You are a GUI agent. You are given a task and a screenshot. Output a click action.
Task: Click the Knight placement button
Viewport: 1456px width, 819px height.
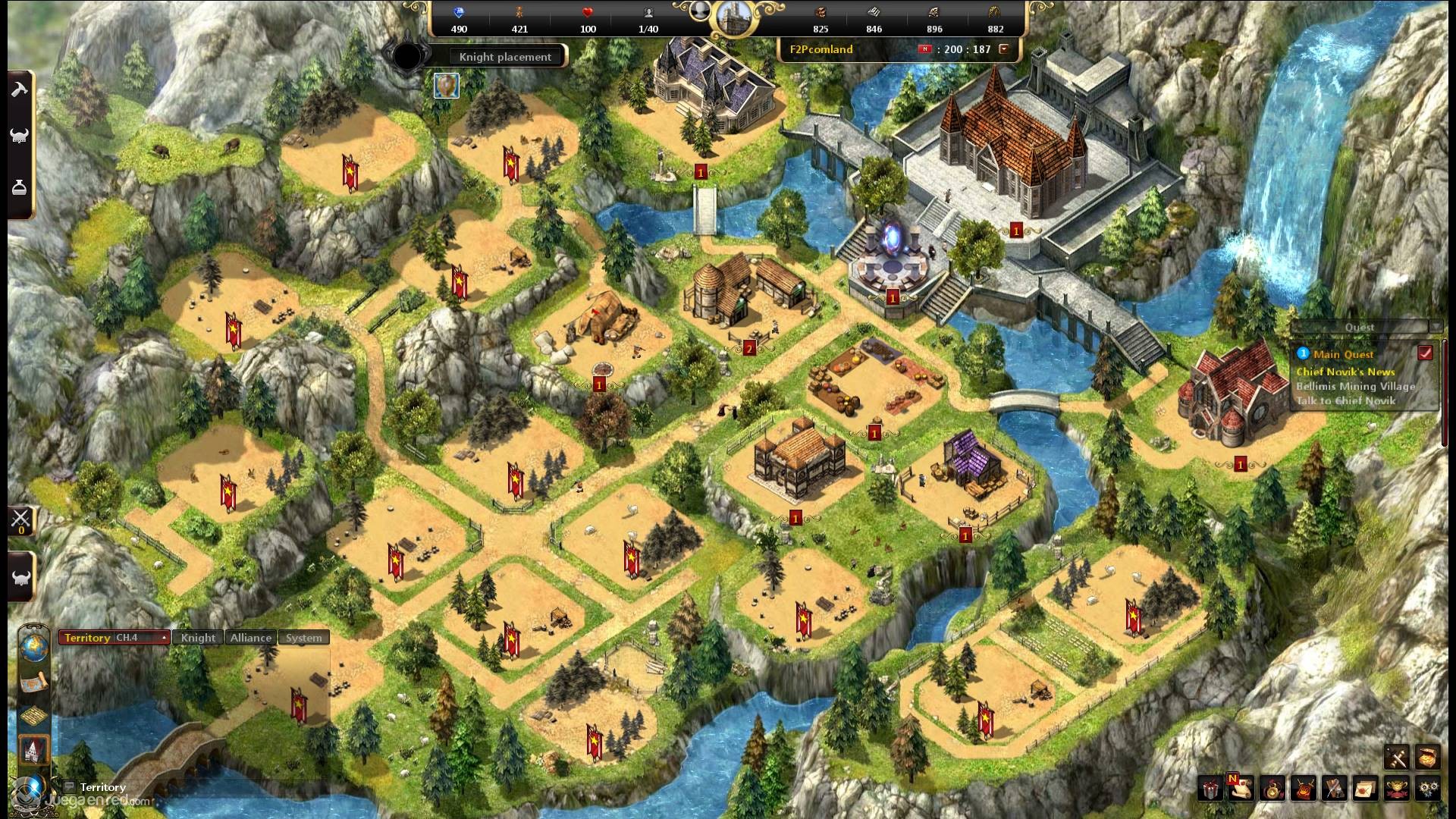point(505,57)
